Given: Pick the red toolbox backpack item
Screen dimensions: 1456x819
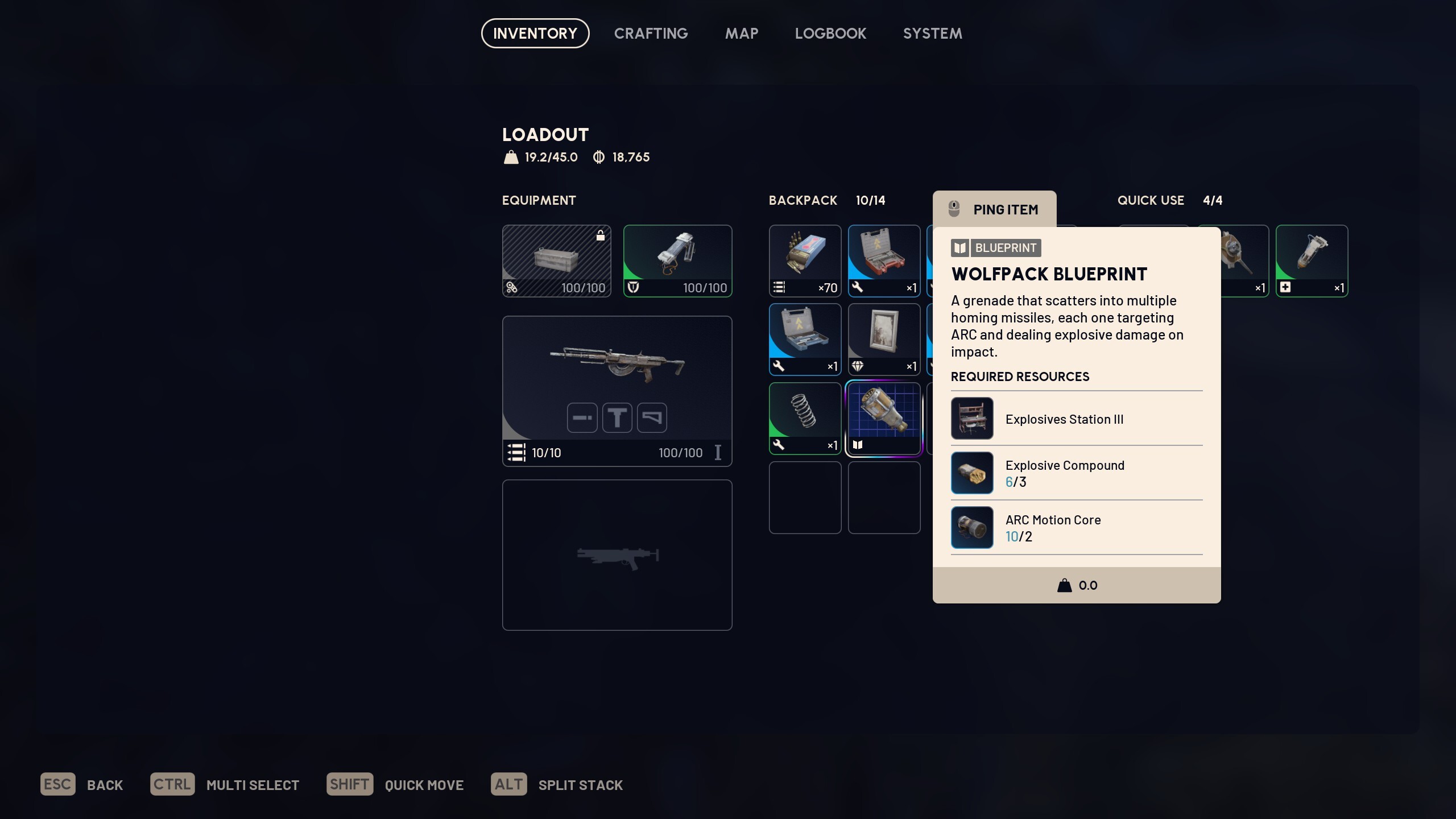Looking at the screenshot, I should click(884, 260).
